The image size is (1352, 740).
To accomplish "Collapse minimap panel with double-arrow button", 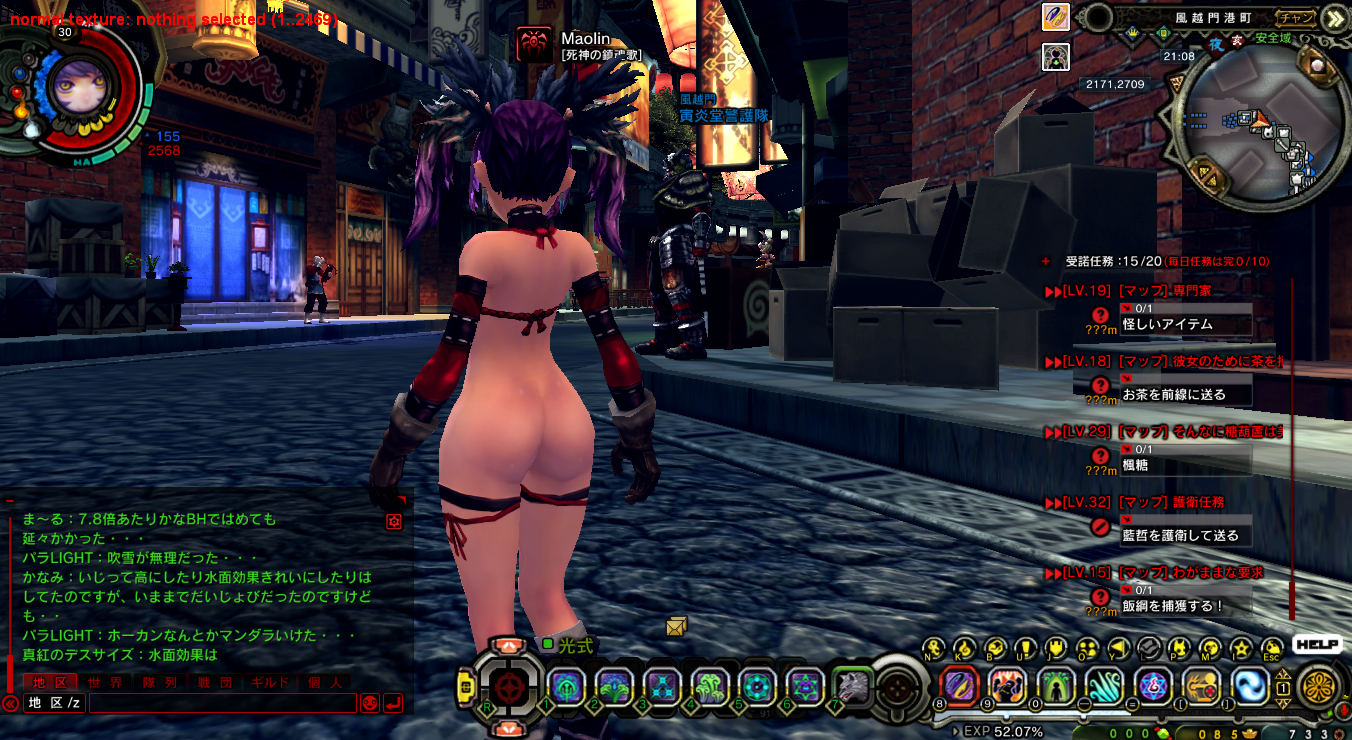I will (1333, 18).
